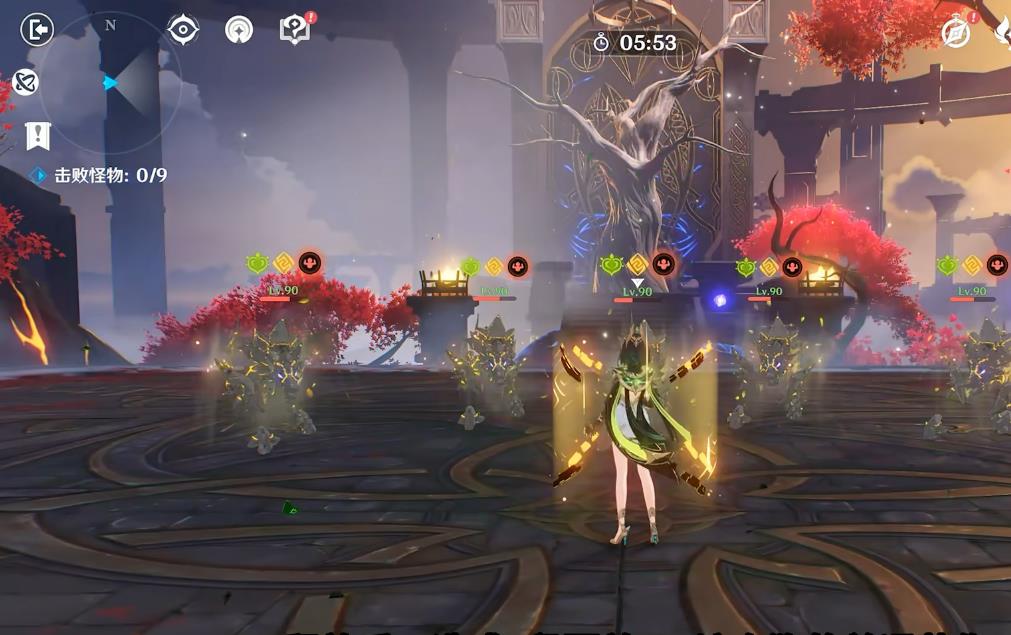The width and height of the screenshot is (1011, 635).
Task: Open the exclamation banner flag icon
Action: pos(38,135)
